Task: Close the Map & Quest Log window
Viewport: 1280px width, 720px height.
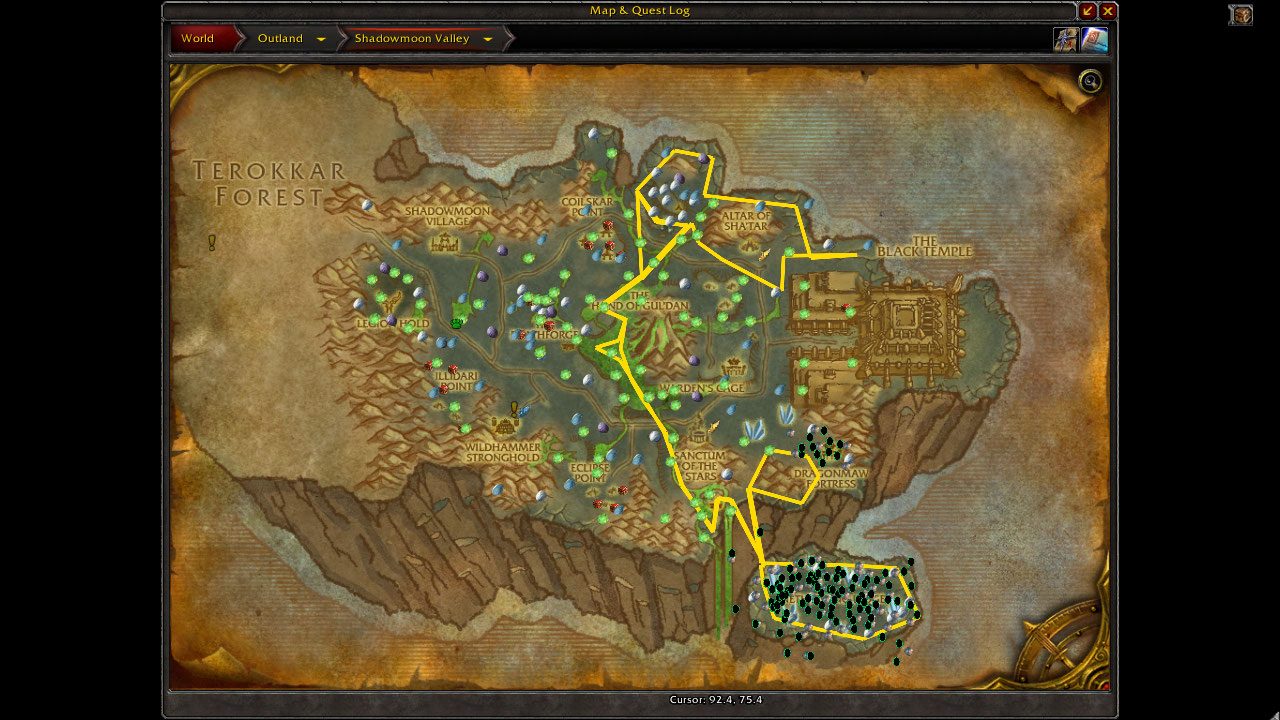Action: [x=1108, y=11]
